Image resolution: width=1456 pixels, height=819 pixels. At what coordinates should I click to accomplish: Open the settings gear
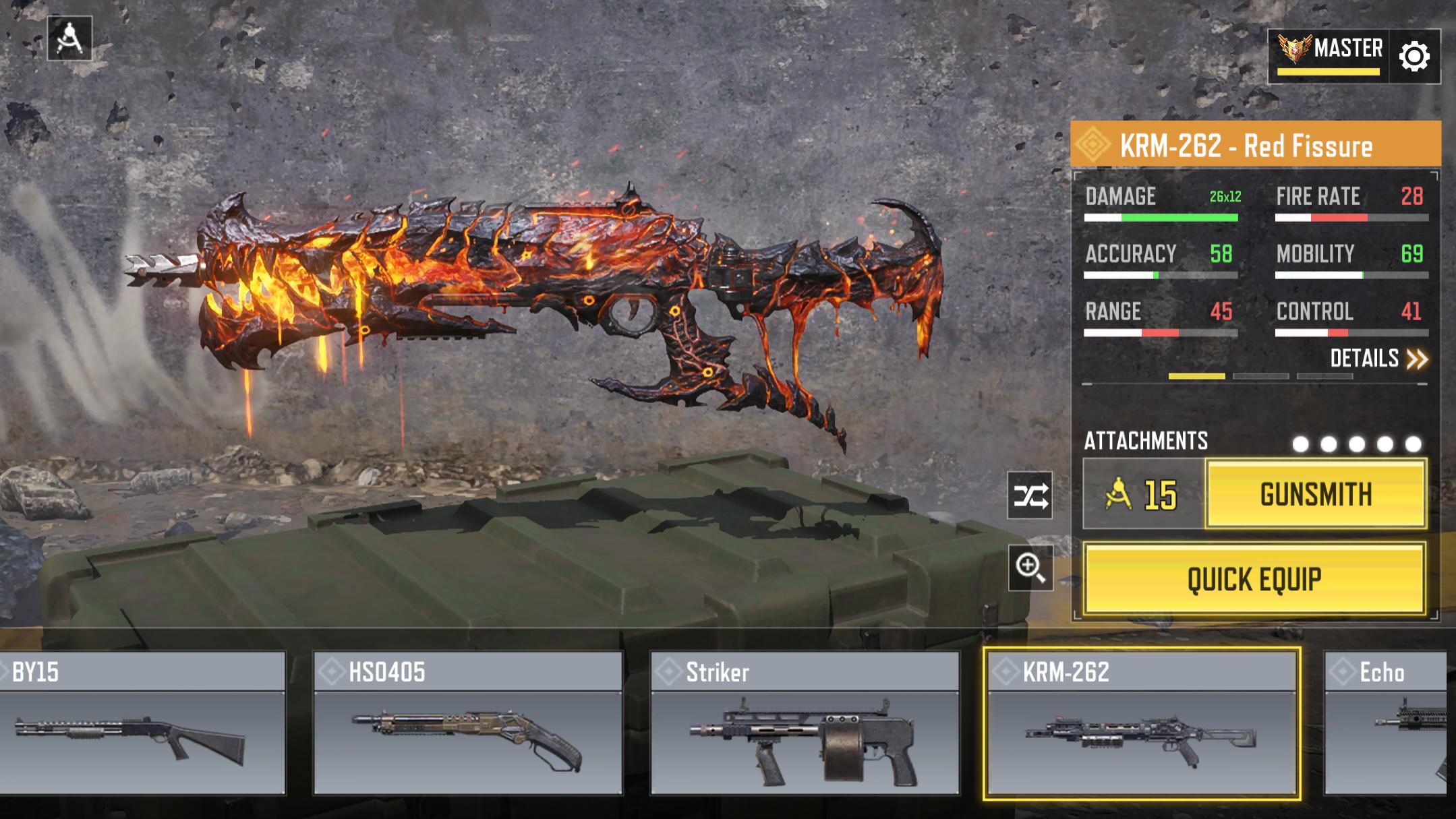click(x=1414, y=57)
